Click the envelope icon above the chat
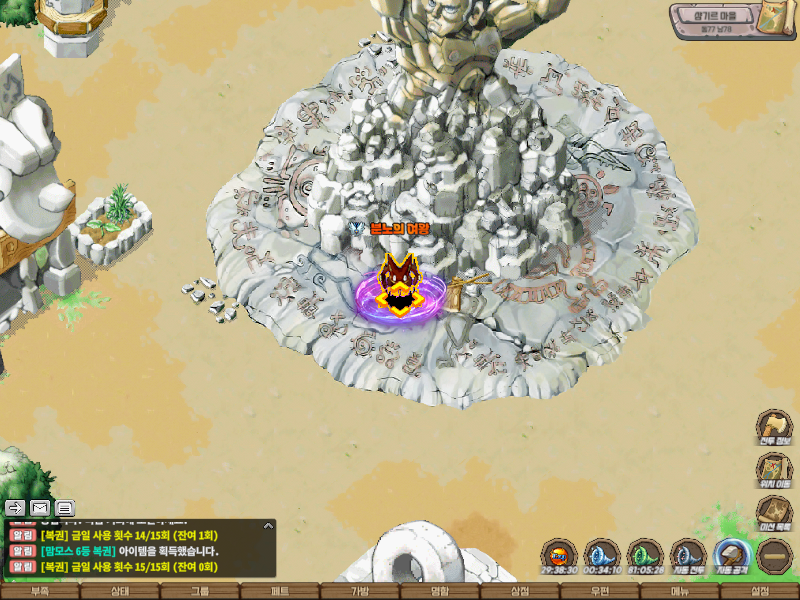The width and height of the screenshot is (800, 600). pos(40,507)
